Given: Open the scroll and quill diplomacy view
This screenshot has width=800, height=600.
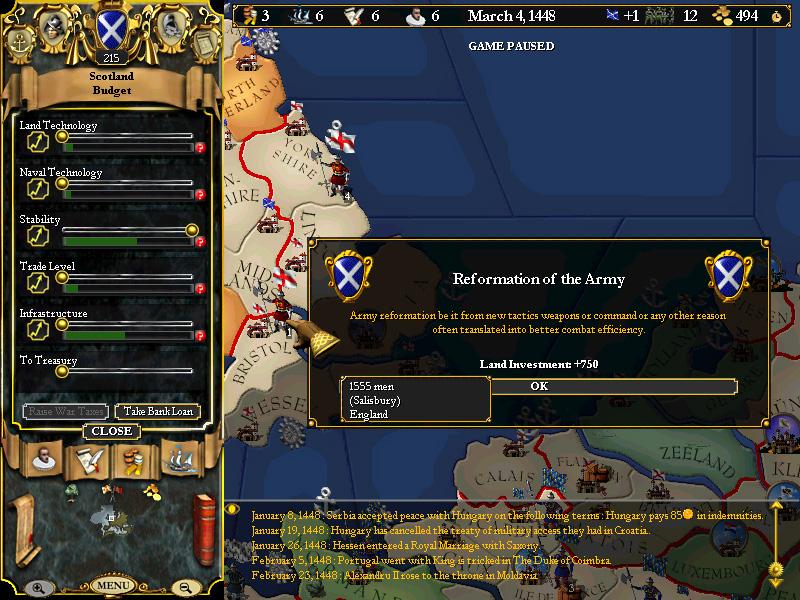Looking at the screenshot, I should pyautogui.click(x=88, y=460).
